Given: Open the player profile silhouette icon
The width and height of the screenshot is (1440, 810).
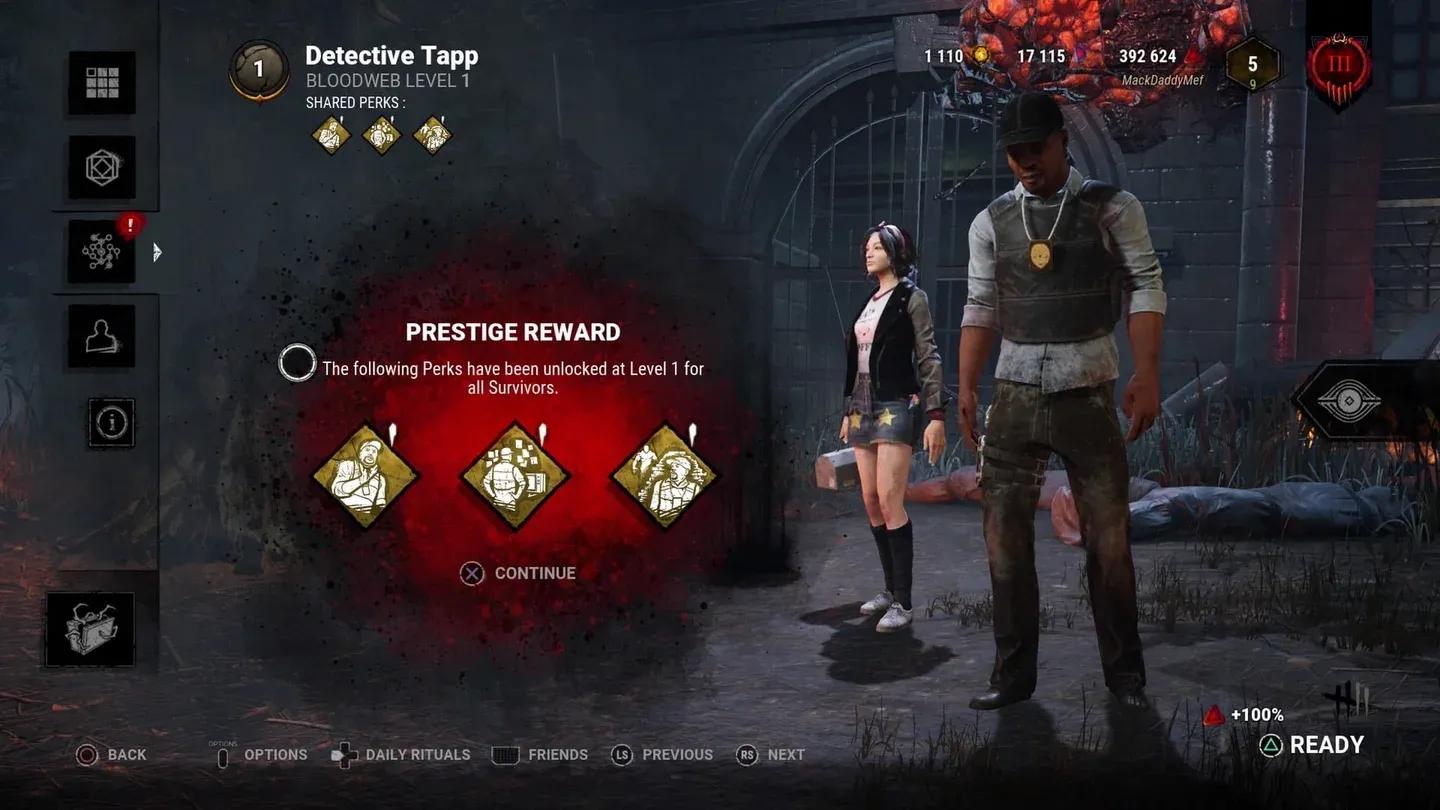Looking at the screenshot, I should (x=103, y=337).
